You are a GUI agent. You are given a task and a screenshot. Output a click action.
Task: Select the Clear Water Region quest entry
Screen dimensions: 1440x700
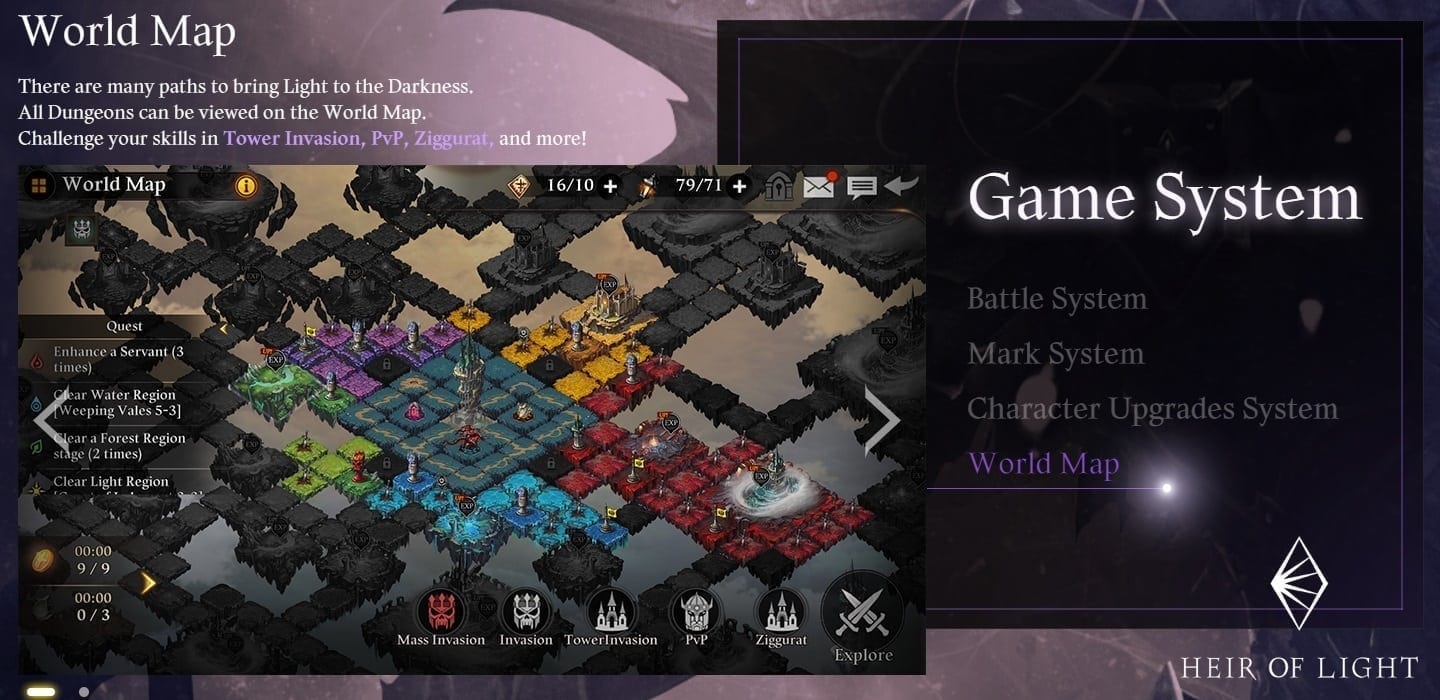click(118, 403)
